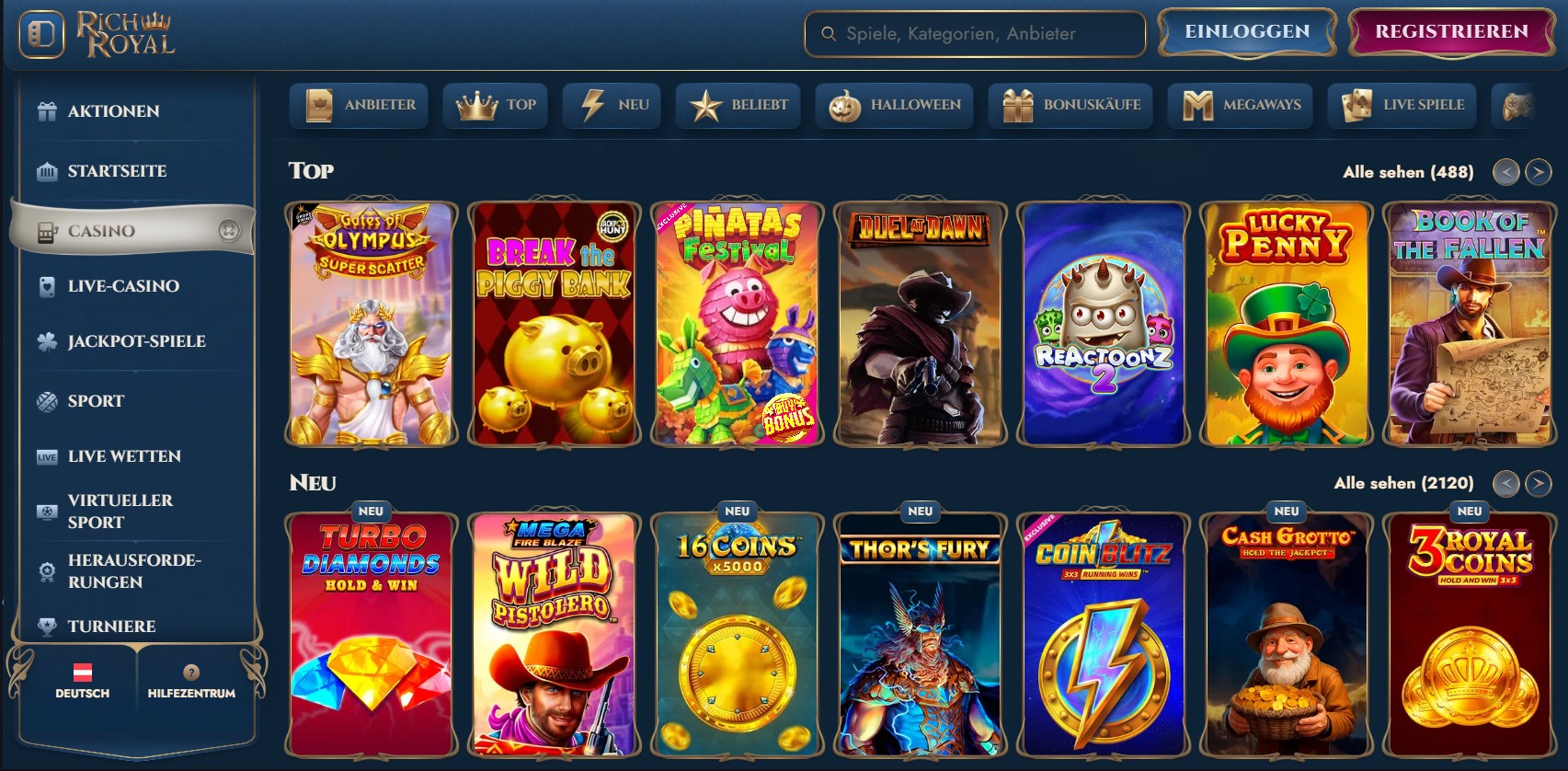Click the Live Wetten sidebar icon
The image size is (1568, 771).
tap(45, 455)
